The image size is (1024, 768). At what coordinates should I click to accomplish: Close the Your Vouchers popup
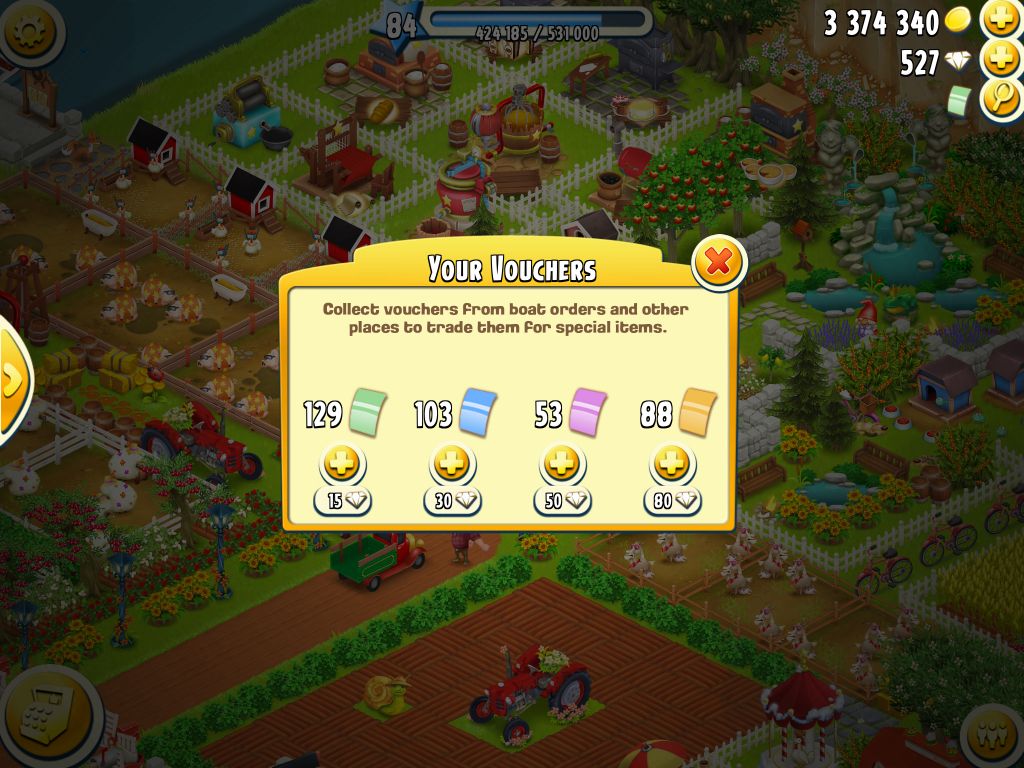[x=718, y=263]
